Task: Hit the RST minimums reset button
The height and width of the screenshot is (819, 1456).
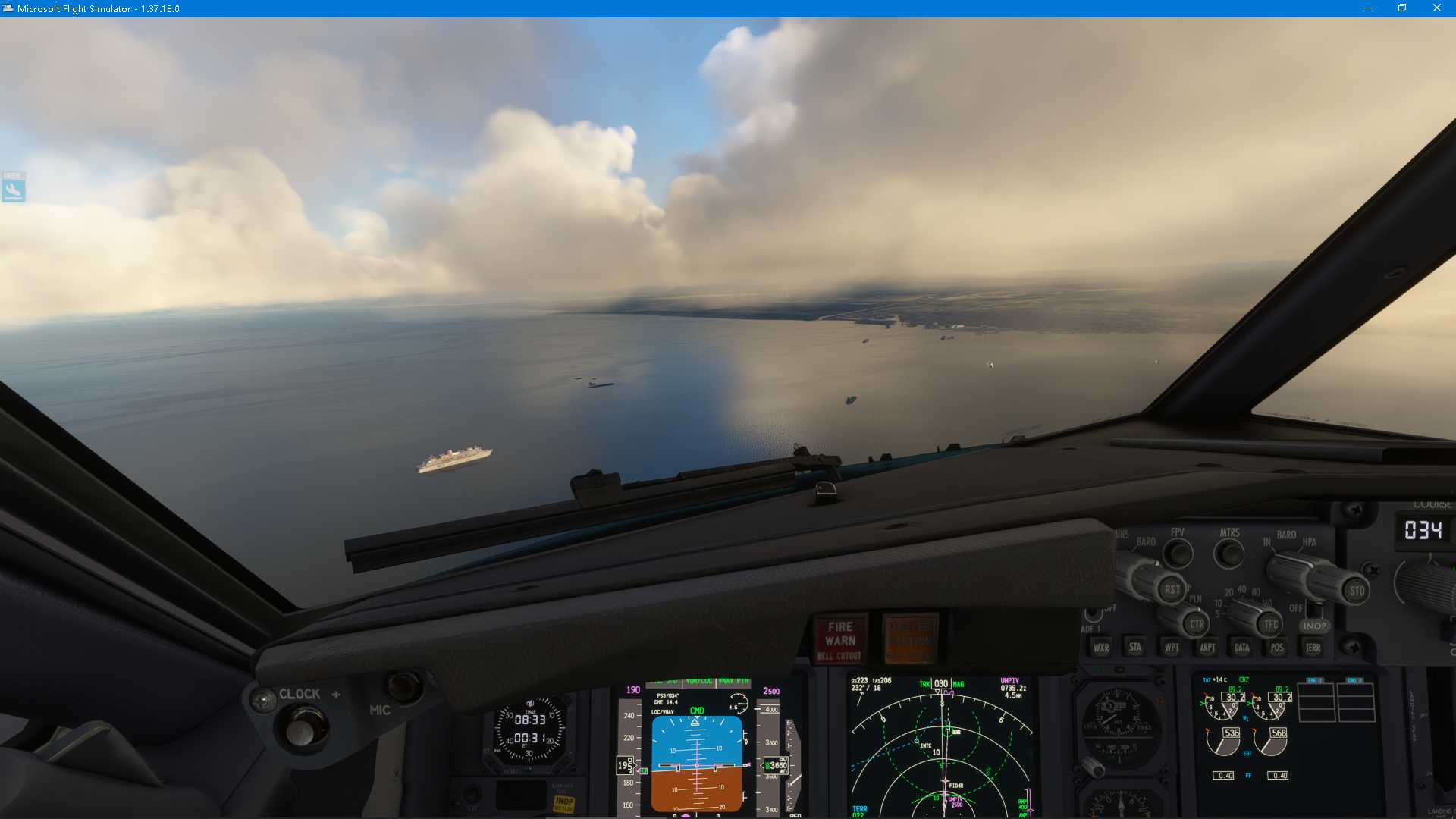Action: (1172, 589)
